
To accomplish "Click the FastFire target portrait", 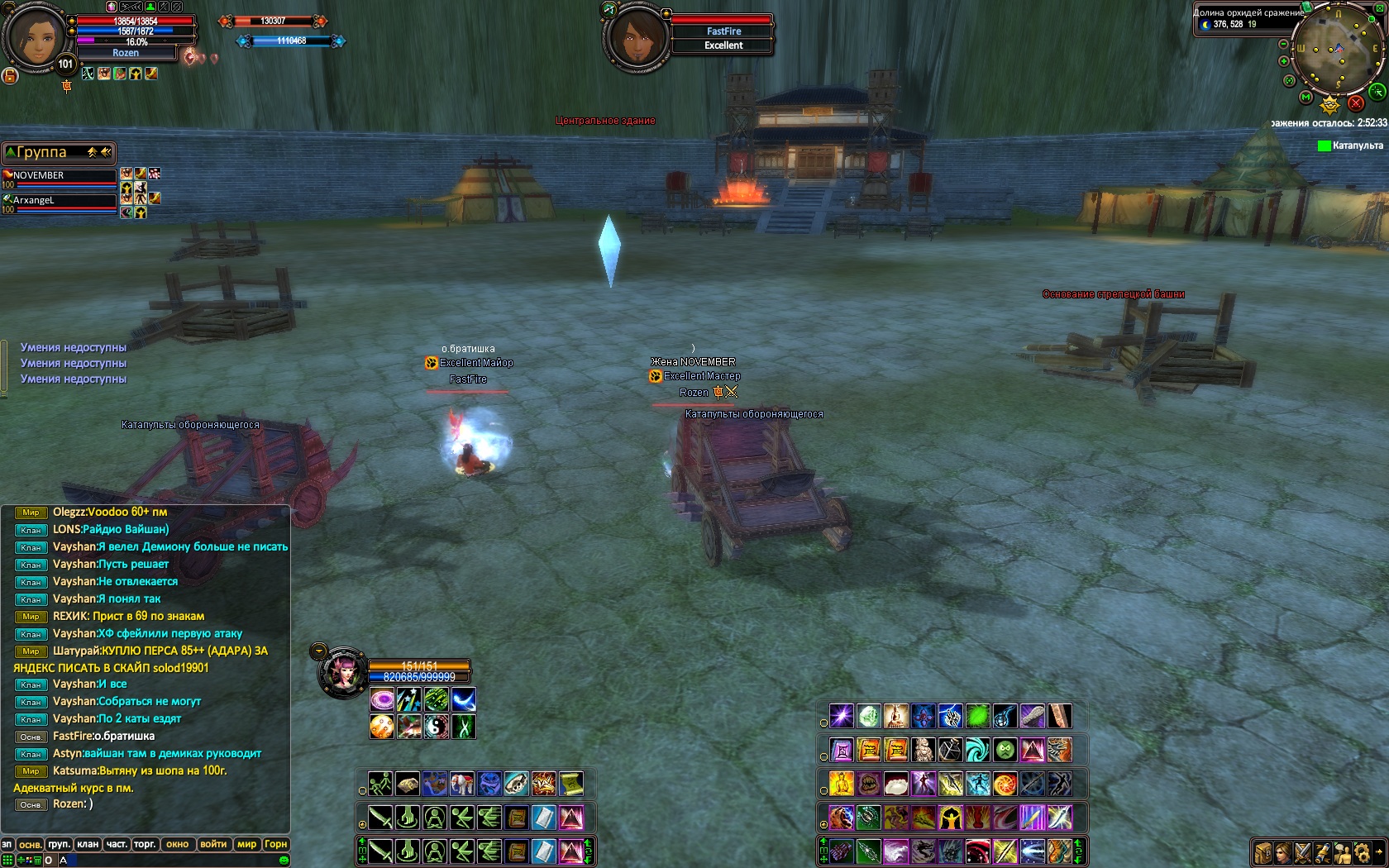I will click(637, 37).
